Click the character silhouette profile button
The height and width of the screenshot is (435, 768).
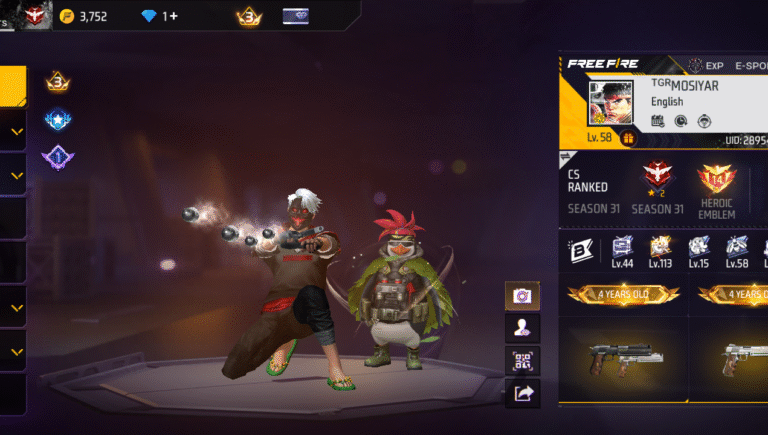(521, 328)
